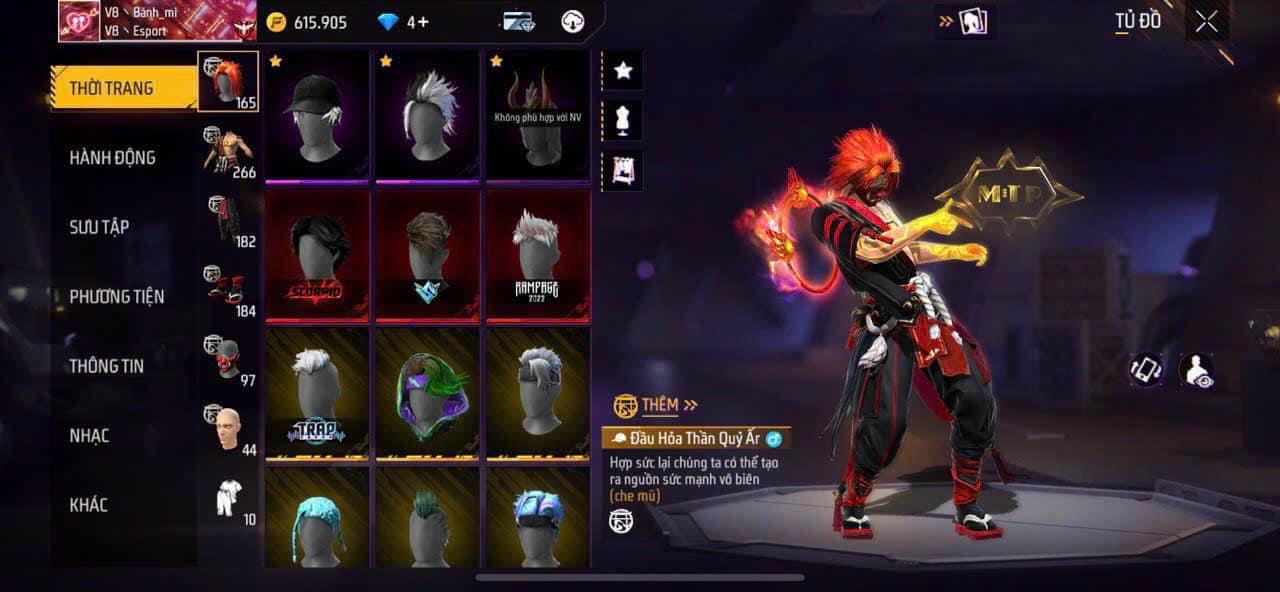Open the PHƯƠNG TIỆN section

pos(116,297)
